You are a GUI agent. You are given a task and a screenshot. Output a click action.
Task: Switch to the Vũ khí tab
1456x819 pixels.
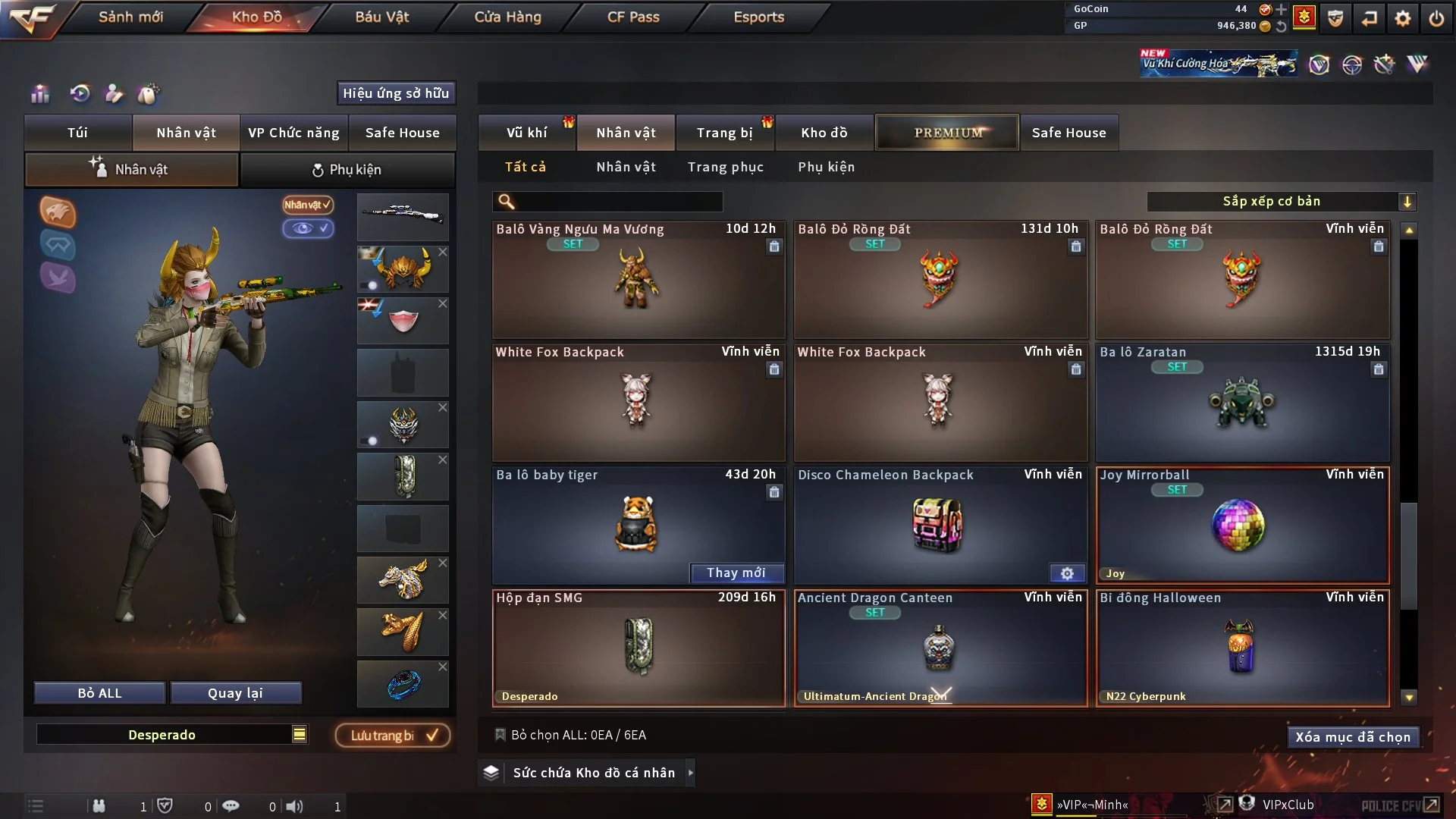click(526, 133)
